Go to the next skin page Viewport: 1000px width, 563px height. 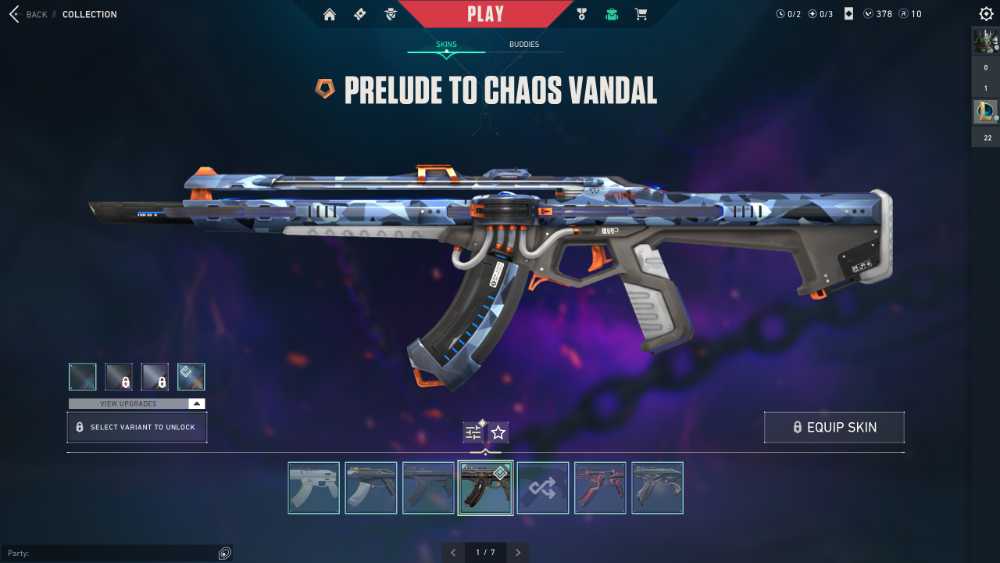click(x=517, y=552)
